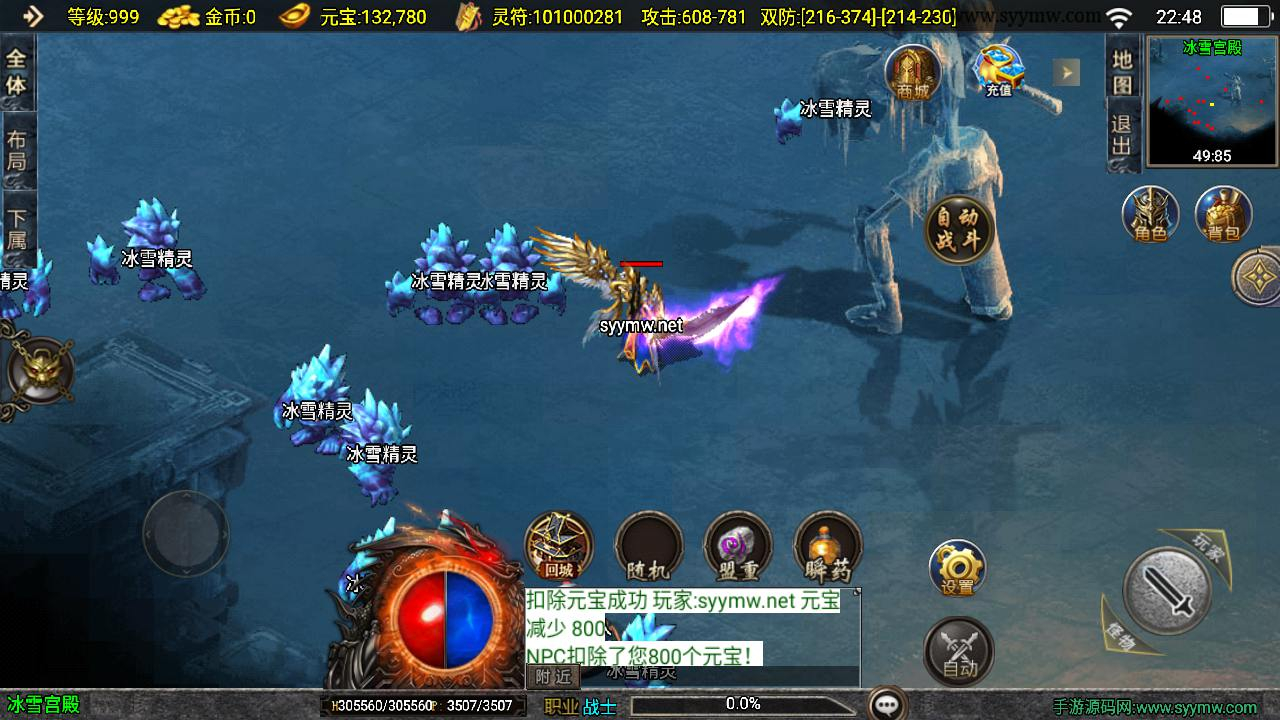Screen dimensions: 1280x720
Task: Open the chat speech bubble button
Action: pos(887,705)
